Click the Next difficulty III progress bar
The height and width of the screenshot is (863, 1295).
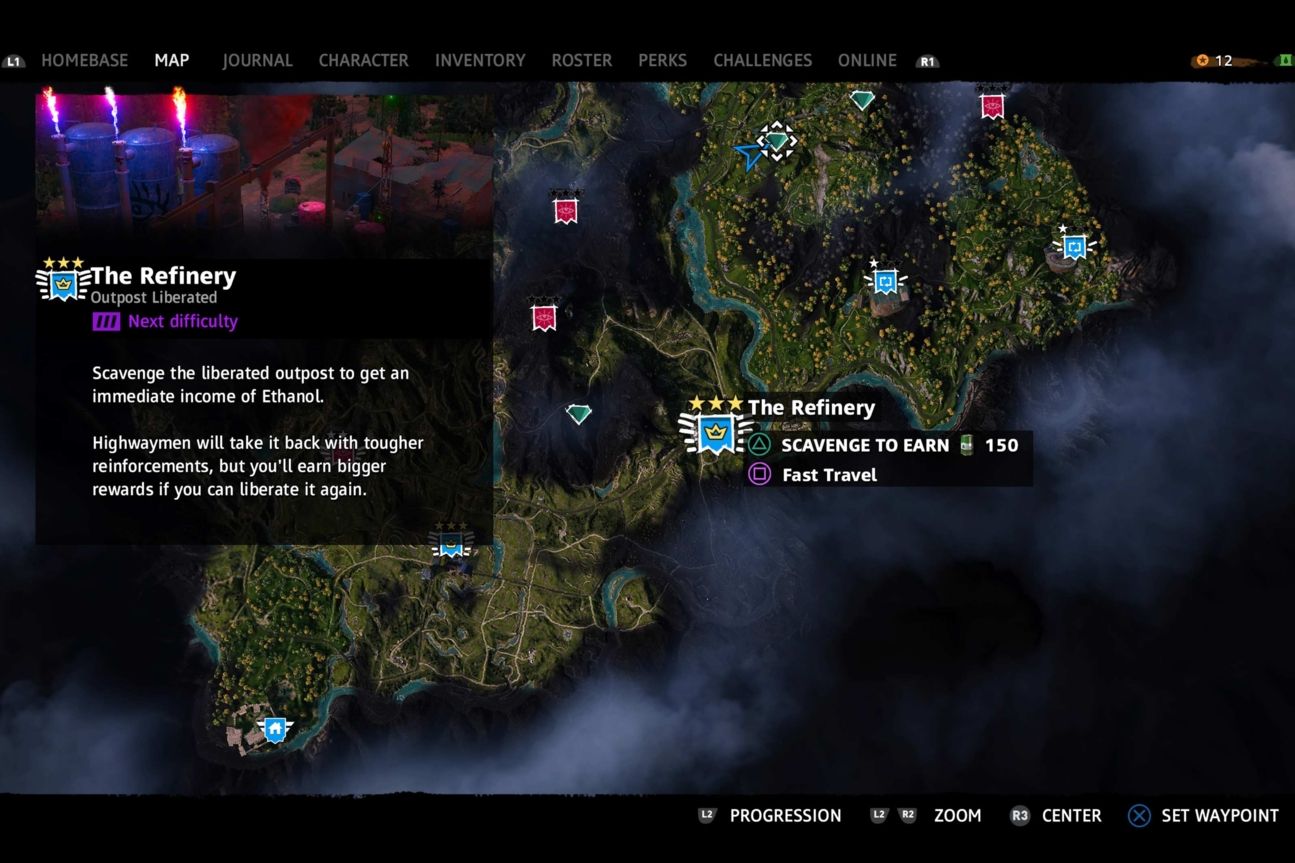click(104, 321)
